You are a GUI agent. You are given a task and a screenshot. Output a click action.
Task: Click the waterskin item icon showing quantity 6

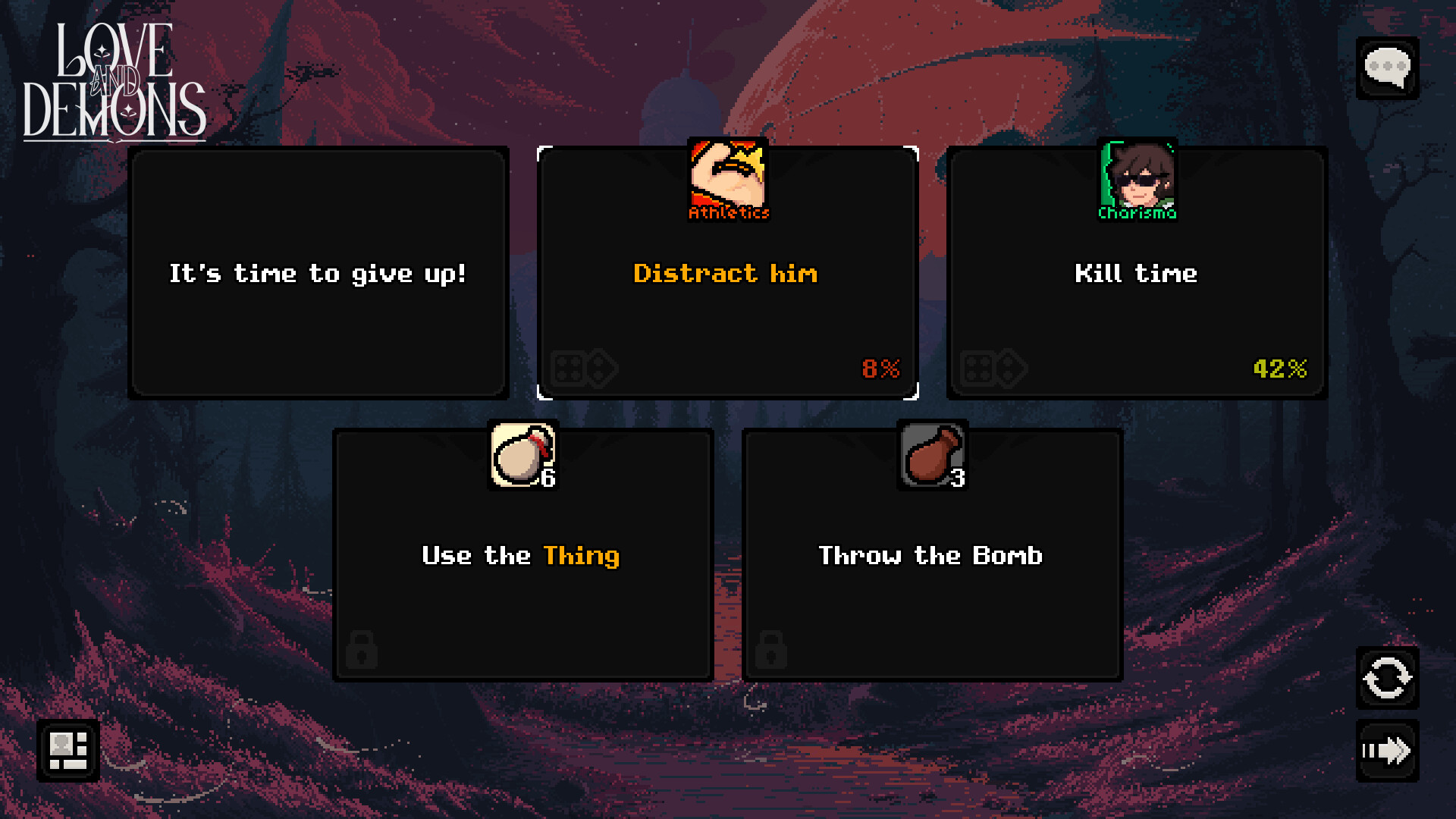tap(522, 453)
